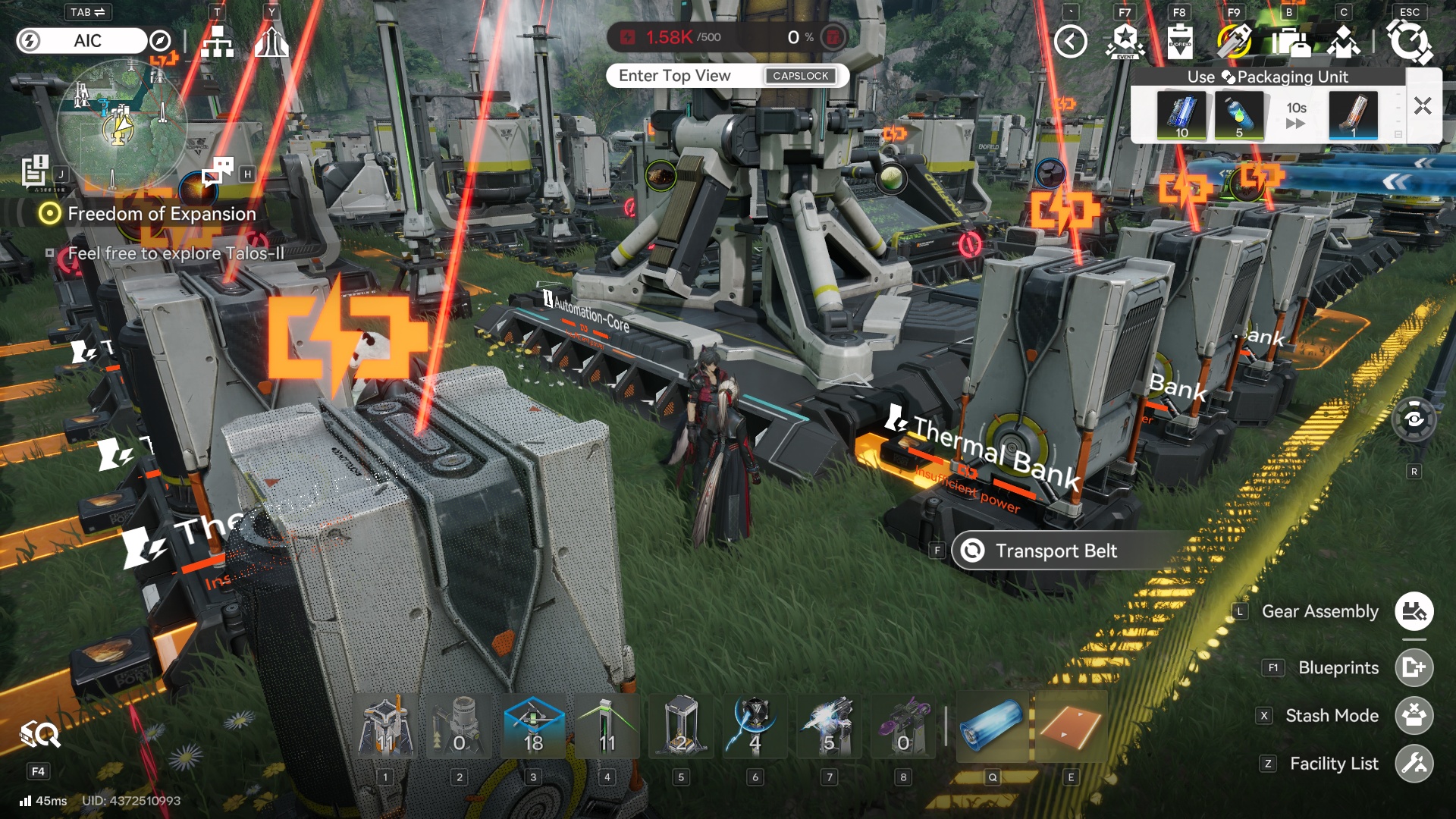1456x819 pixels.
Task: Activate Stash Mode
Action: pos(1414,716)
